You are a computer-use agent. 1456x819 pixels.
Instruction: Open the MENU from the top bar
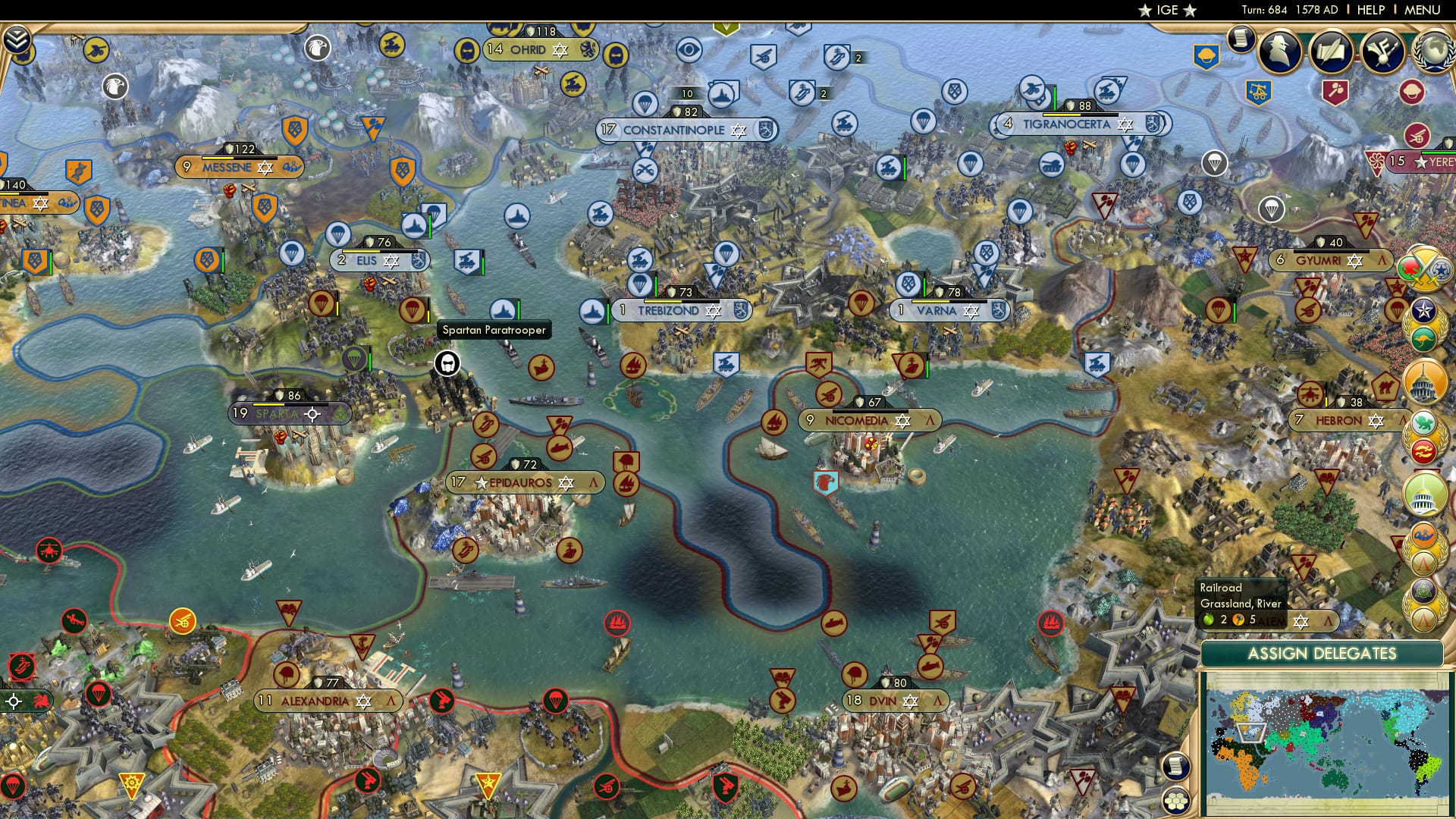coord(1422,11)
